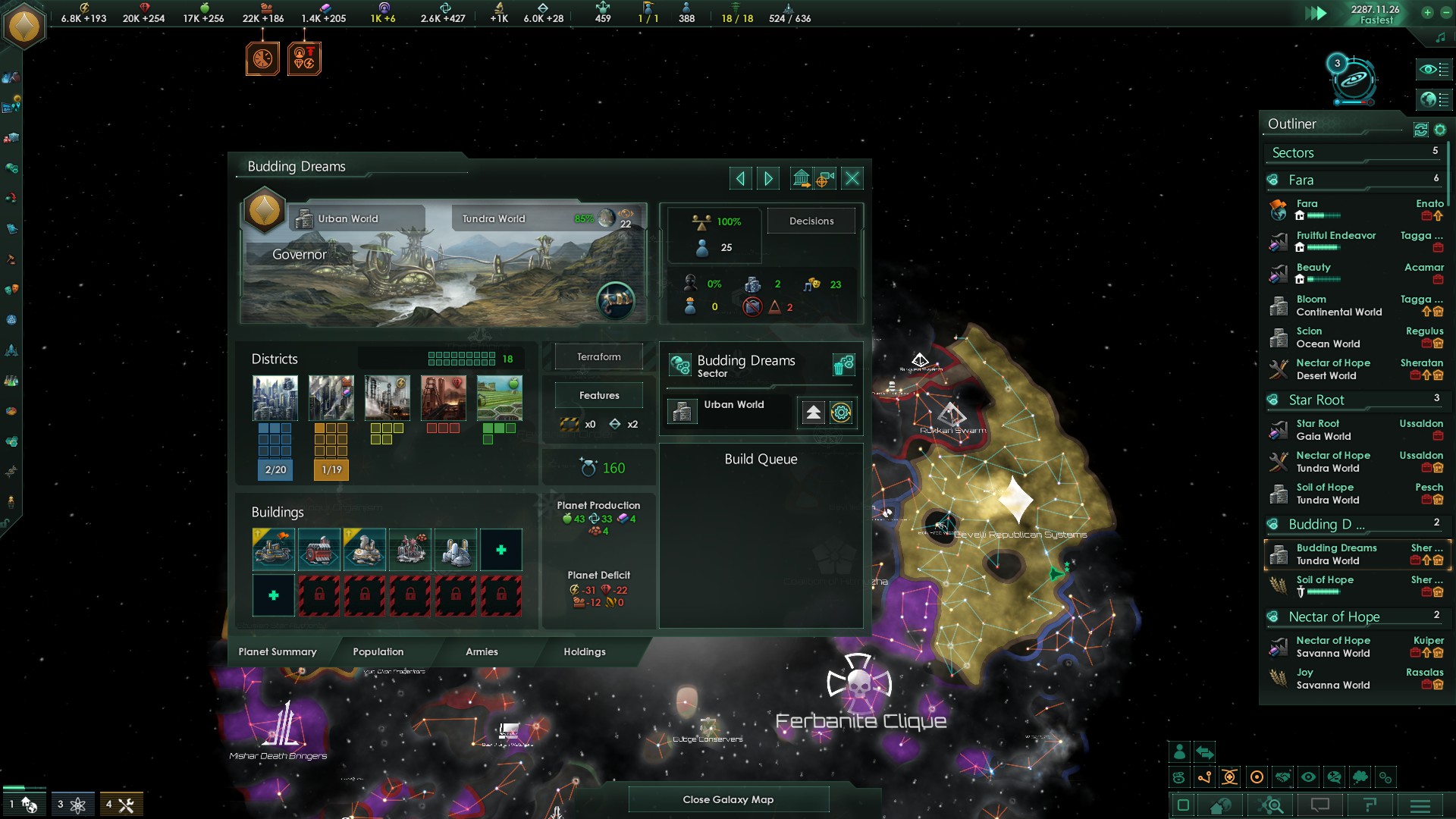Open the Armies tab

482,652
